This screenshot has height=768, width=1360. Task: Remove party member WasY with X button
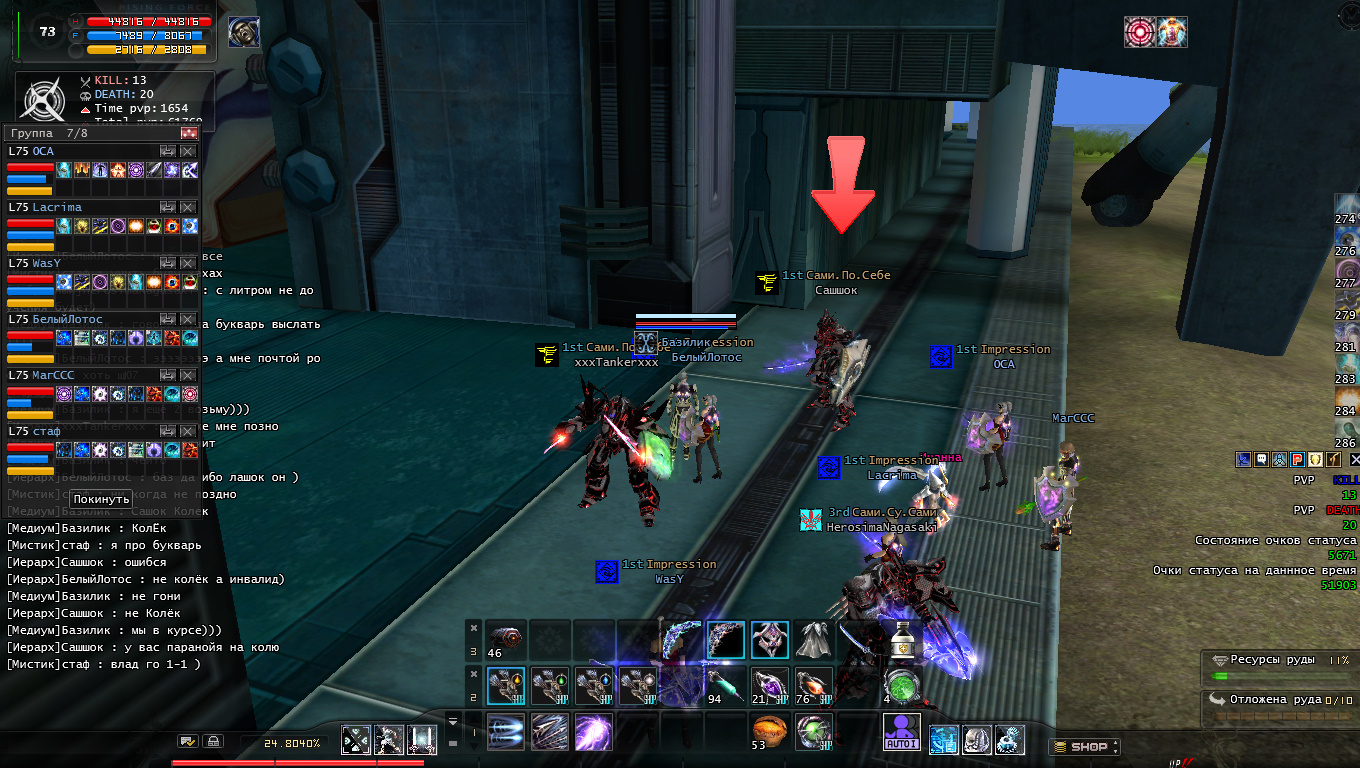(x=188, y=263)
